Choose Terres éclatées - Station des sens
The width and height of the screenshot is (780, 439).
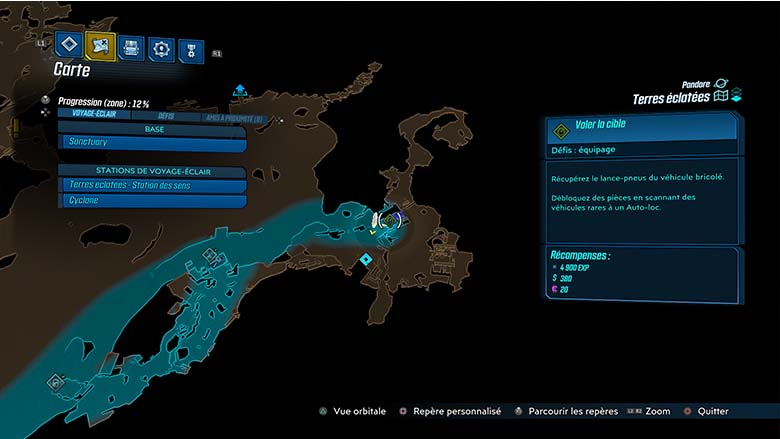click(x=153, y=185)
